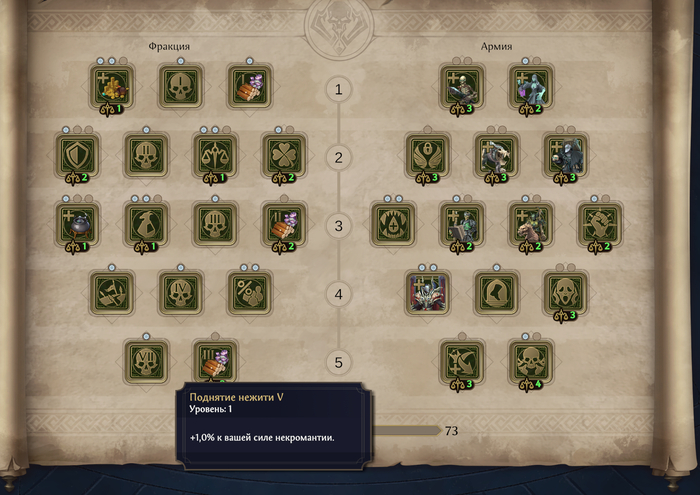This screenshot has width=700, height=495.
Task: Choose the skull IV skill node
Action: [181, 292]
